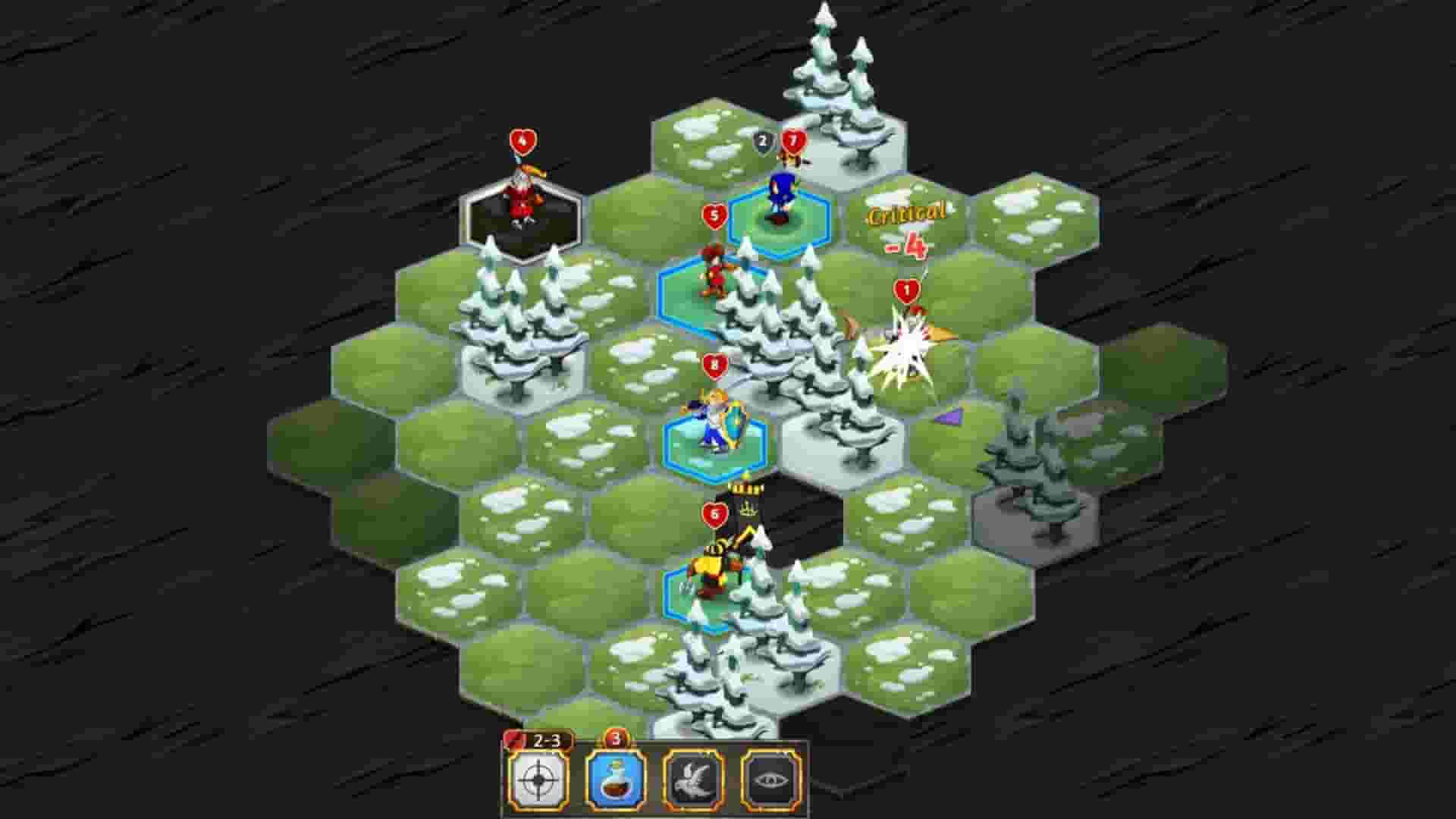
Task: Use the healing potion ability icon
Action: coord(620,780)
